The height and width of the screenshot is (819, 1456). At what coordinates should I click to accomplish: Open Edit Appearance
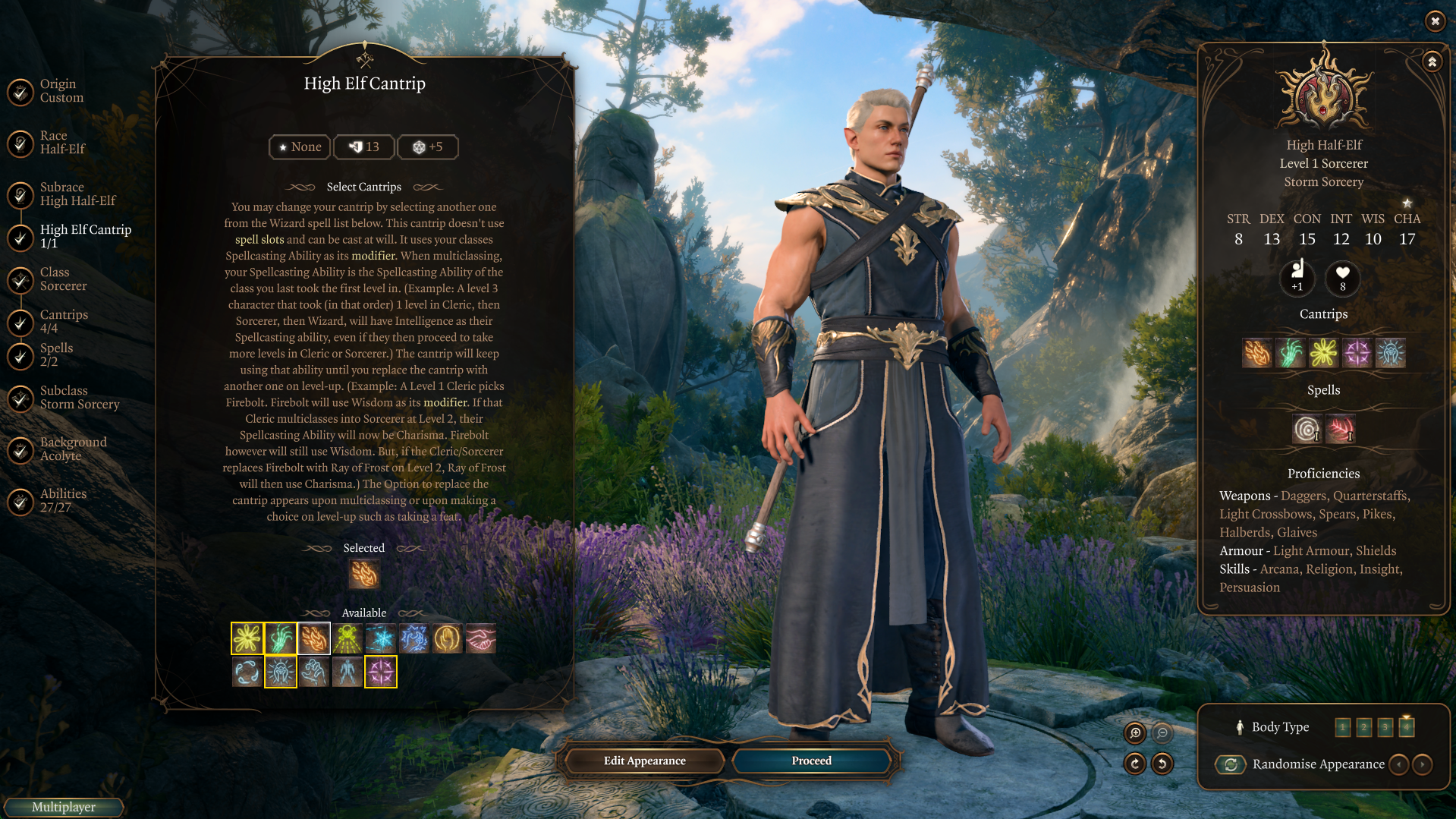tap(644, 761)
